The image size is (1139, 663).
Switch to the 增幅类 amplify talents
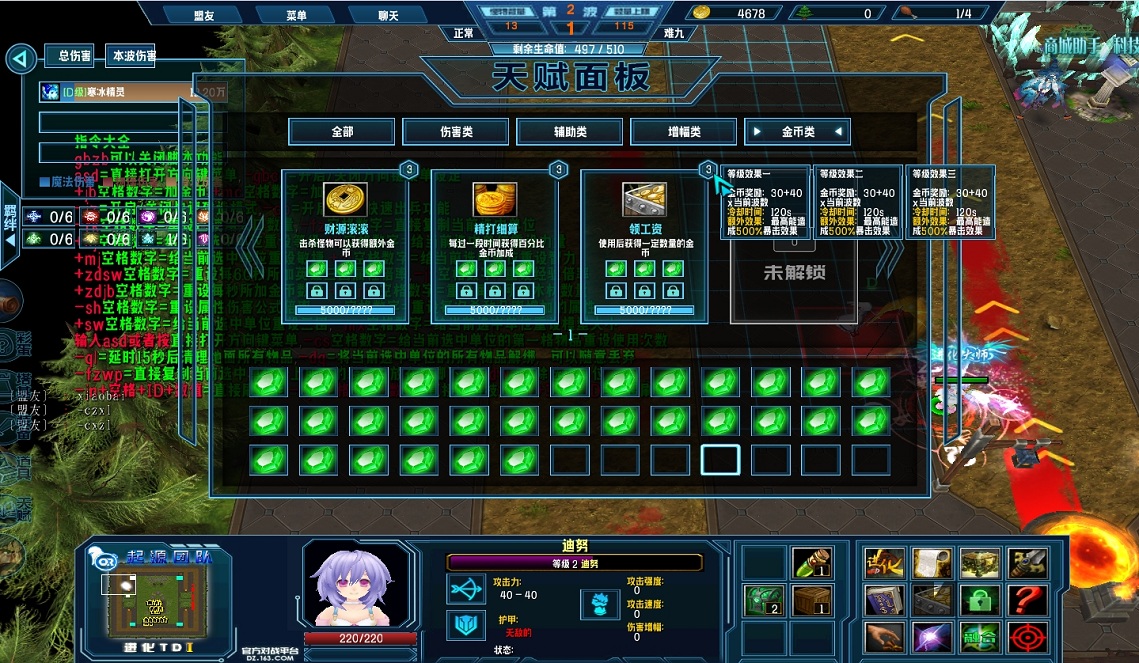click(684, 131)
